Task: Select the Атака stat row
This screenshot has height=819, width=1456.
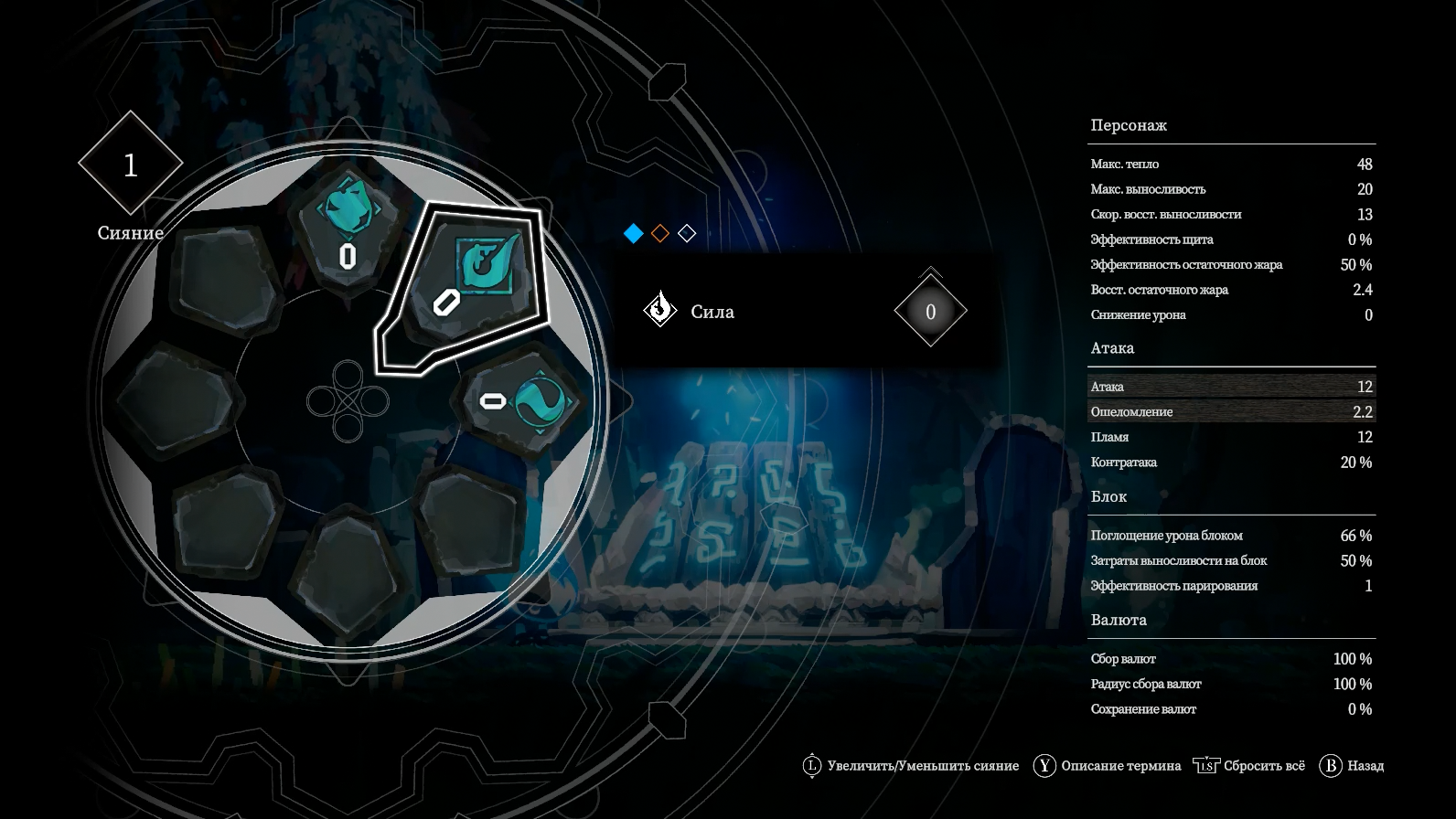Action: [x=1231, y=387]
